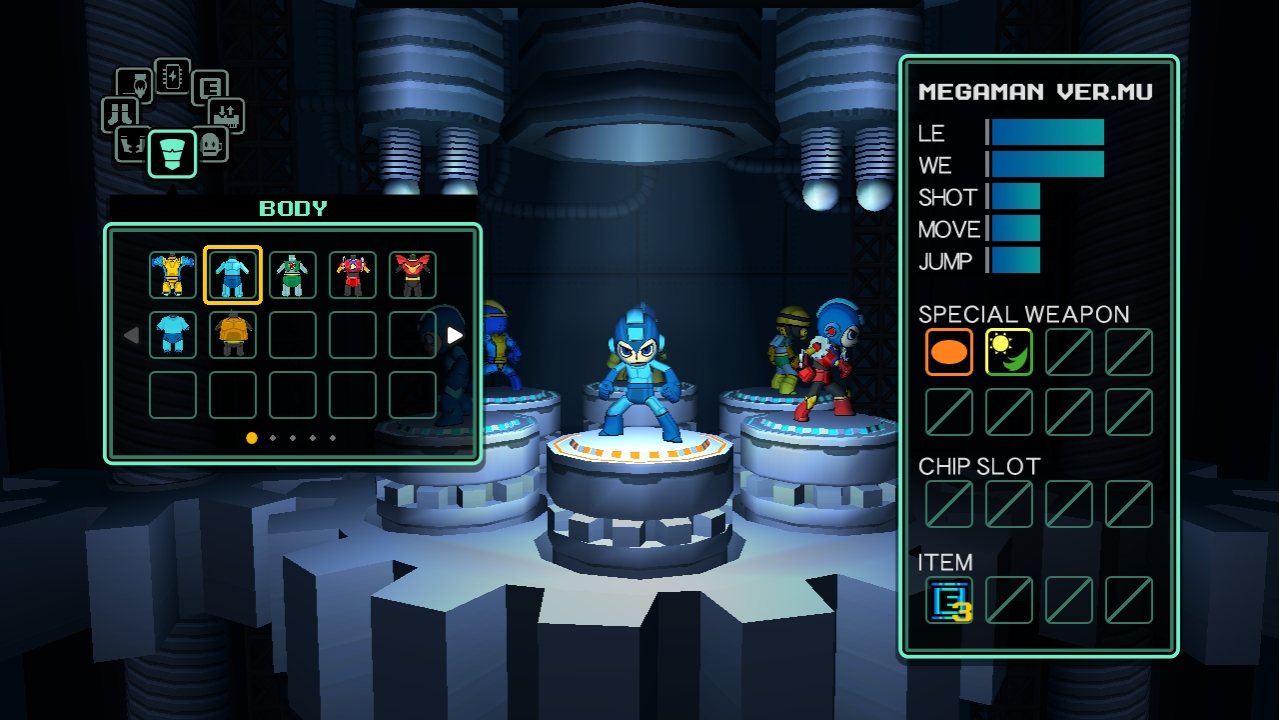Choose the E-tank item slot
Image resolution: width=1280 pixels, height=720 pixels.
coord(949,600)
